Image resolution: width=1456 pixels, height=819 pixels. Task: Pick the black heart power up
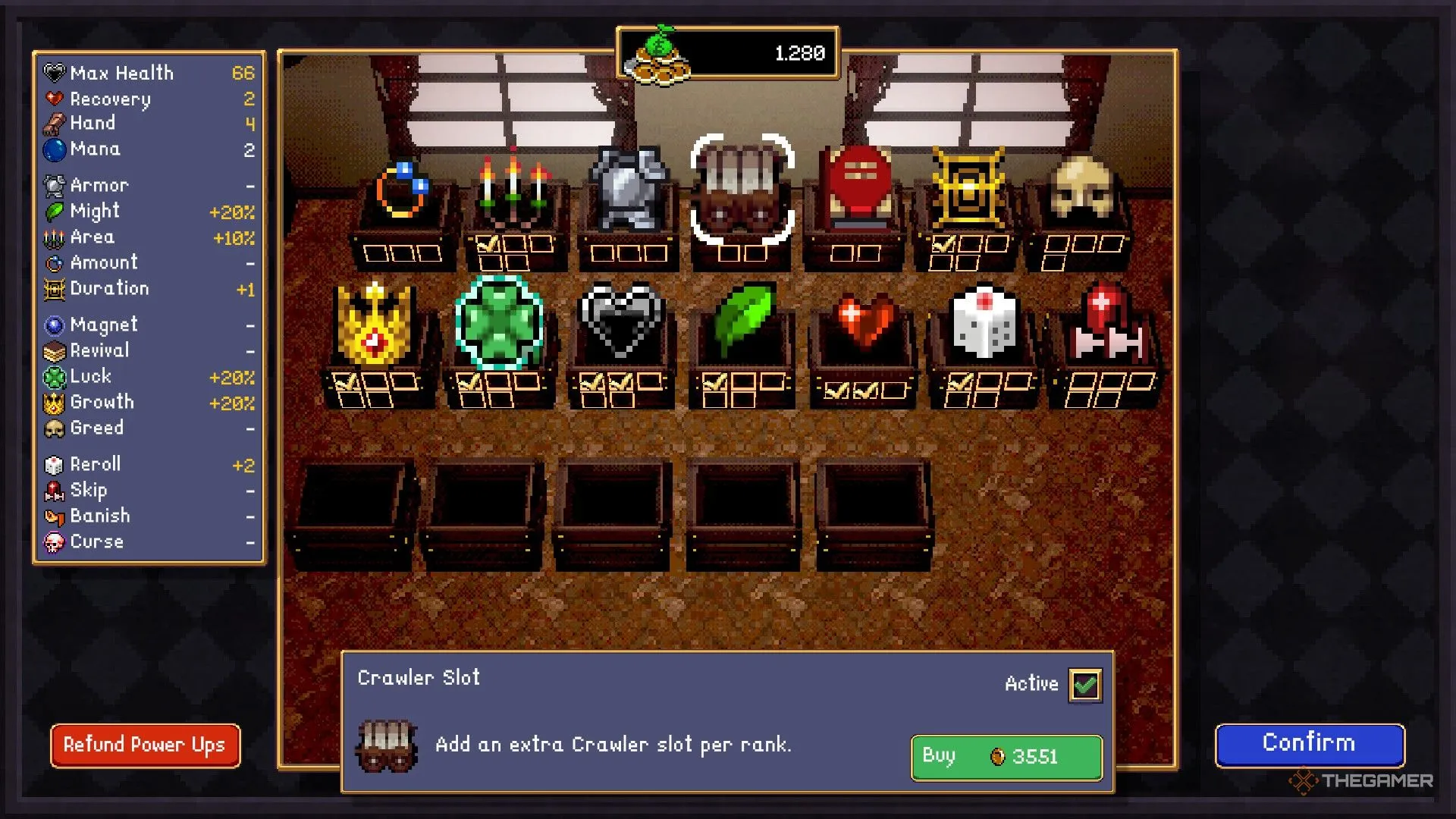click(x=620, y=320)
